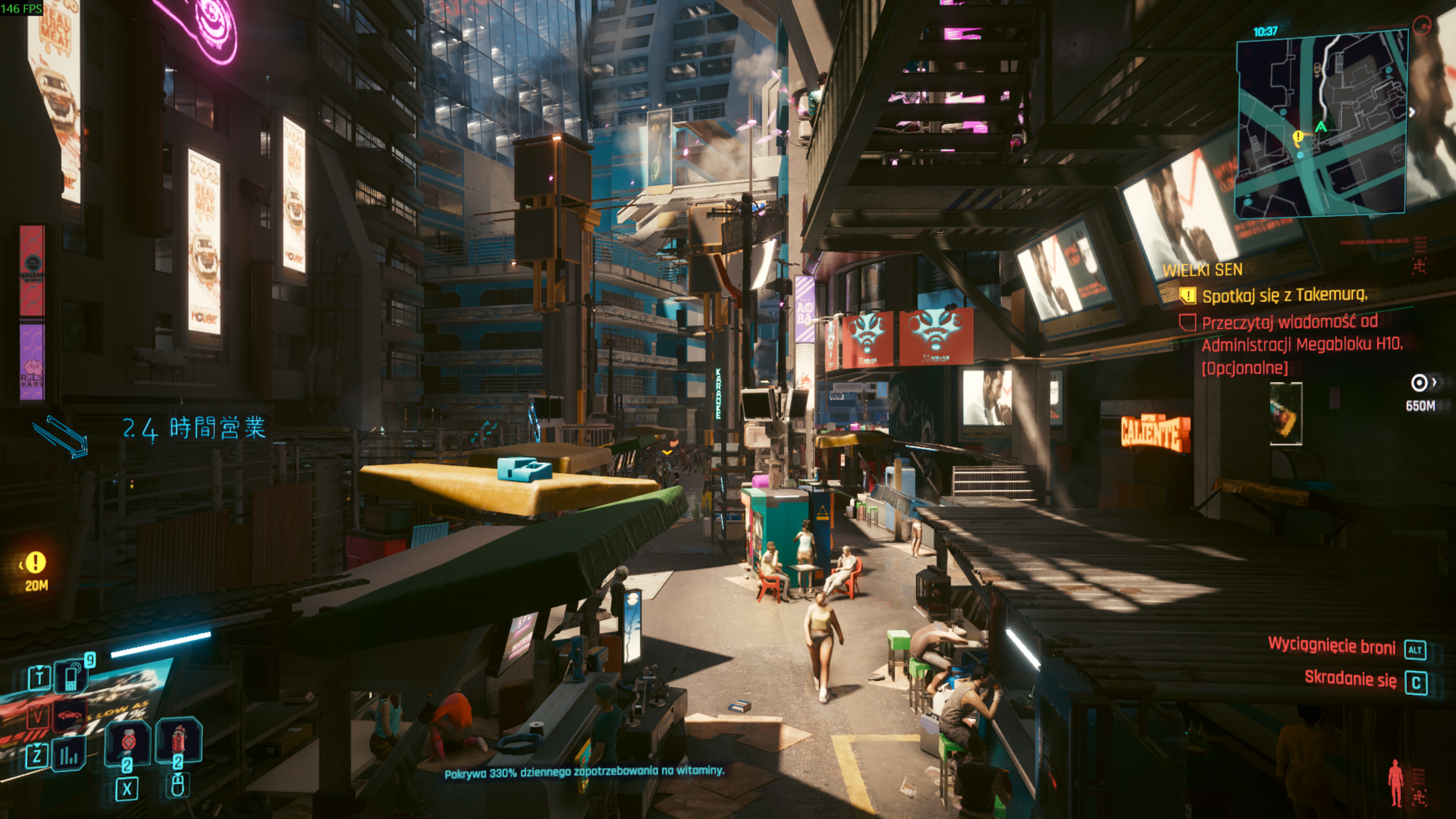Open the radio bars icon
Viewport: 1456px width, 819px height.
pyautogui.click(x=69, y=755)
